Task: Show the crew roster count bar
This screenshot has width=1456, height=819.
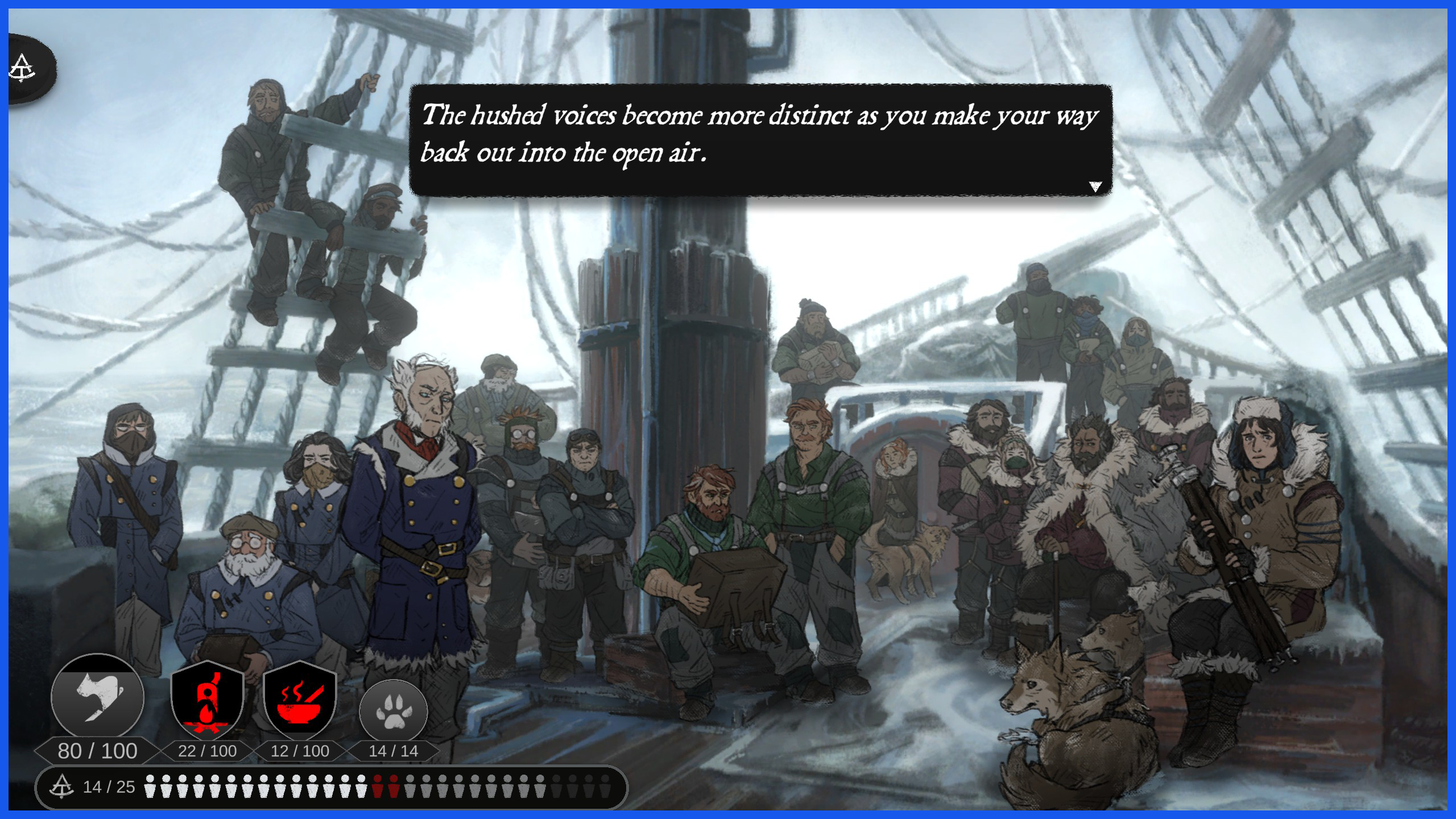Action: (x=331, y=787)
